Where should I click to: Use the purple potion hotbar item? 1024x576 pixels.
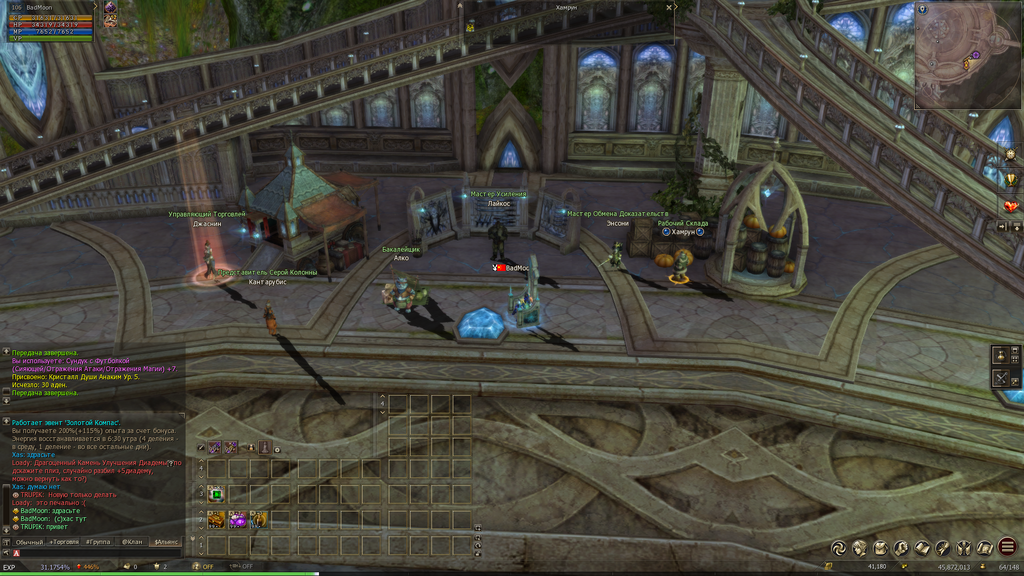pos(237,519)
